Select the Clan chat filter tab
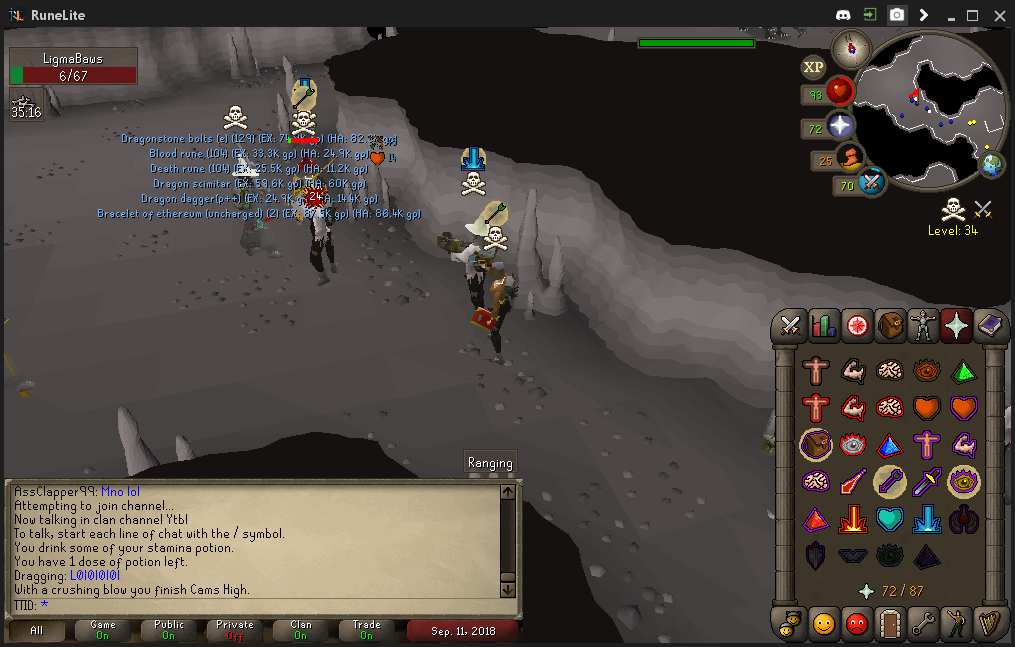Viewport: 1015px width, 647px height. coord(301,630)
